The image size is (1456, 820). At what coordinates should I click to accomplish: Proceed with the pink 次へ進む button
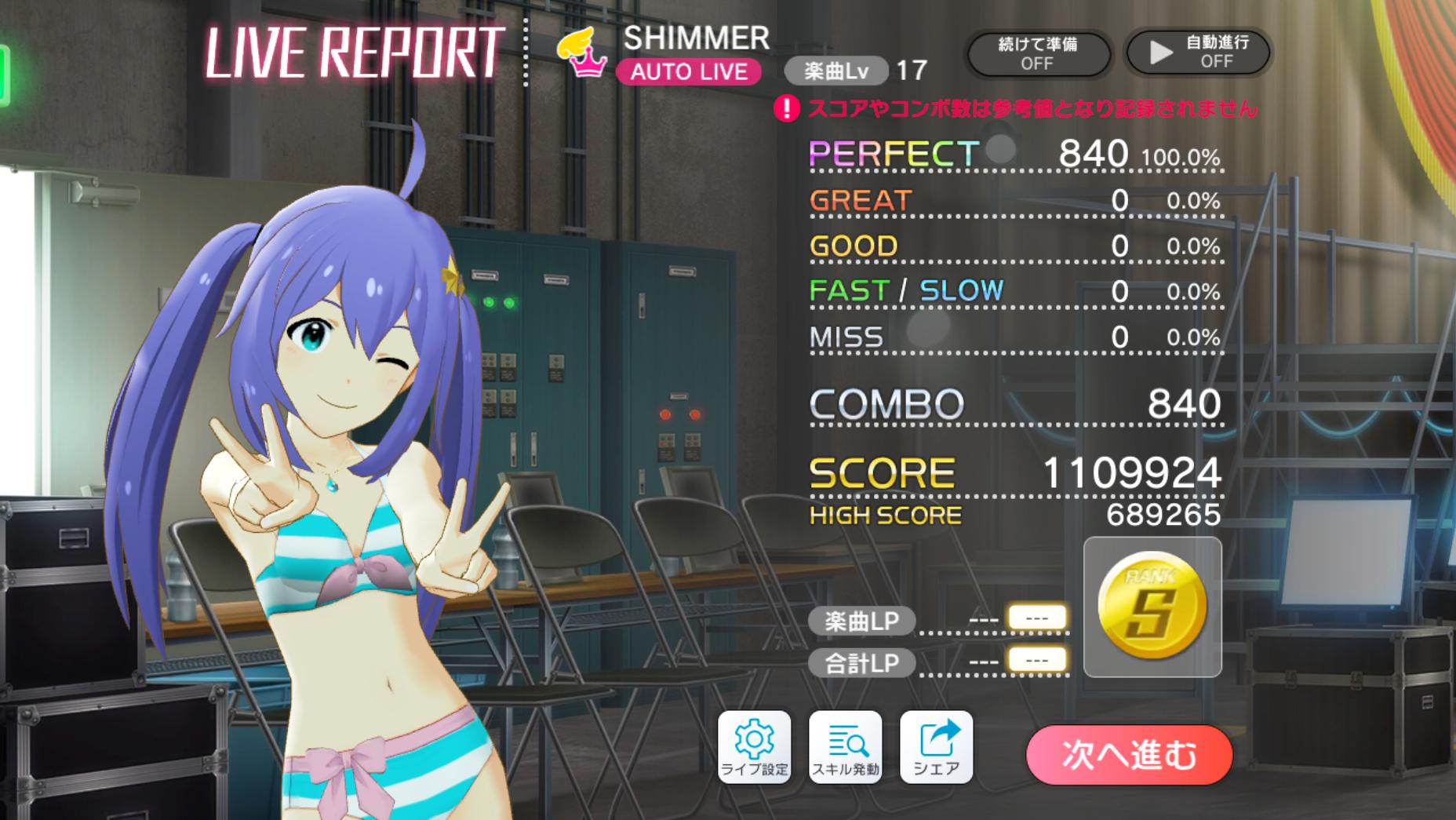[1129, 754]
